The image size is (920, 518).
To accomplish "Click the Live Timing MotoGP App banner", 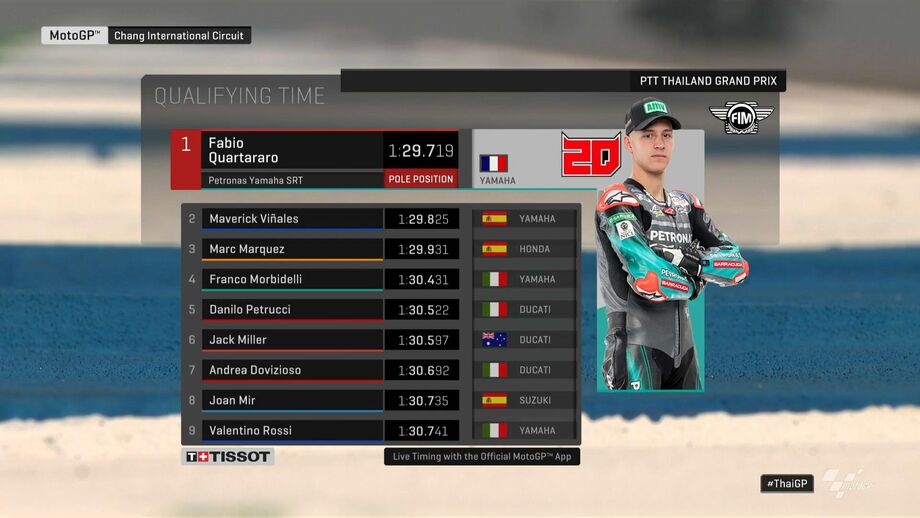I will click(482, 456).
